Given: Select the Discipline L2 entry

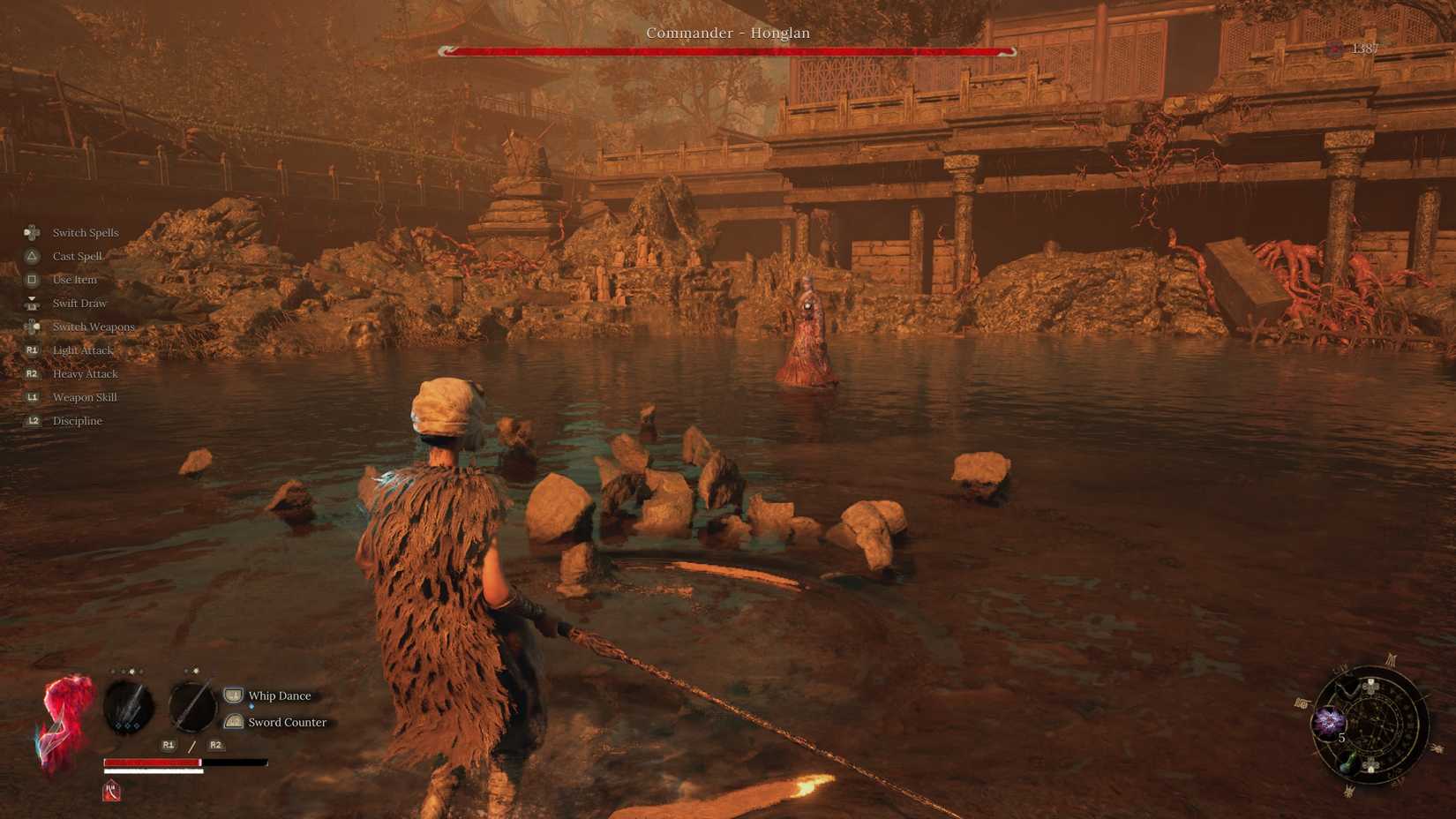Looking at the screenshot, I should [x=32, y=420].
